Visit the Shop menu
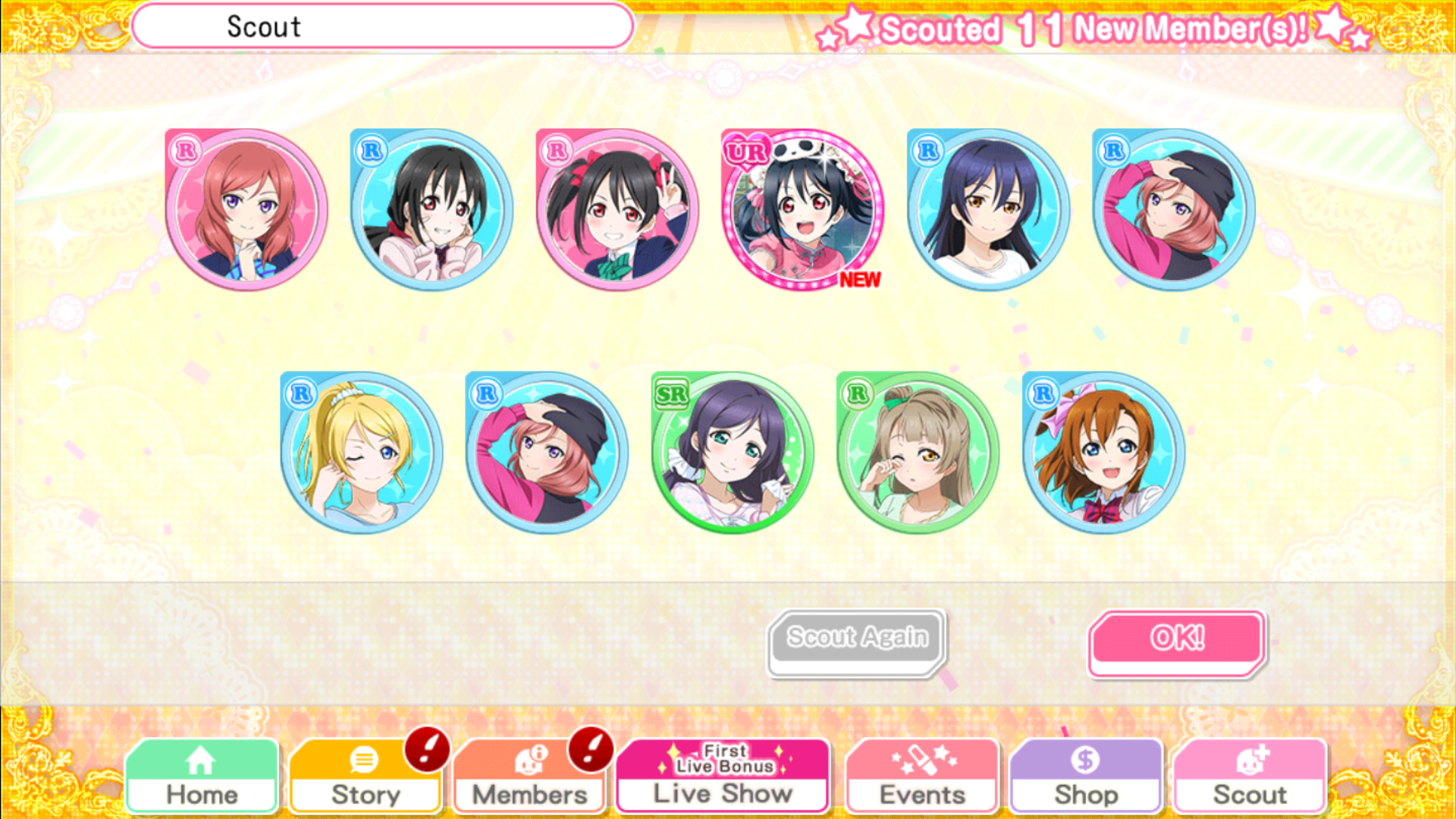 pyautogui.click(x=1086, y=777)
